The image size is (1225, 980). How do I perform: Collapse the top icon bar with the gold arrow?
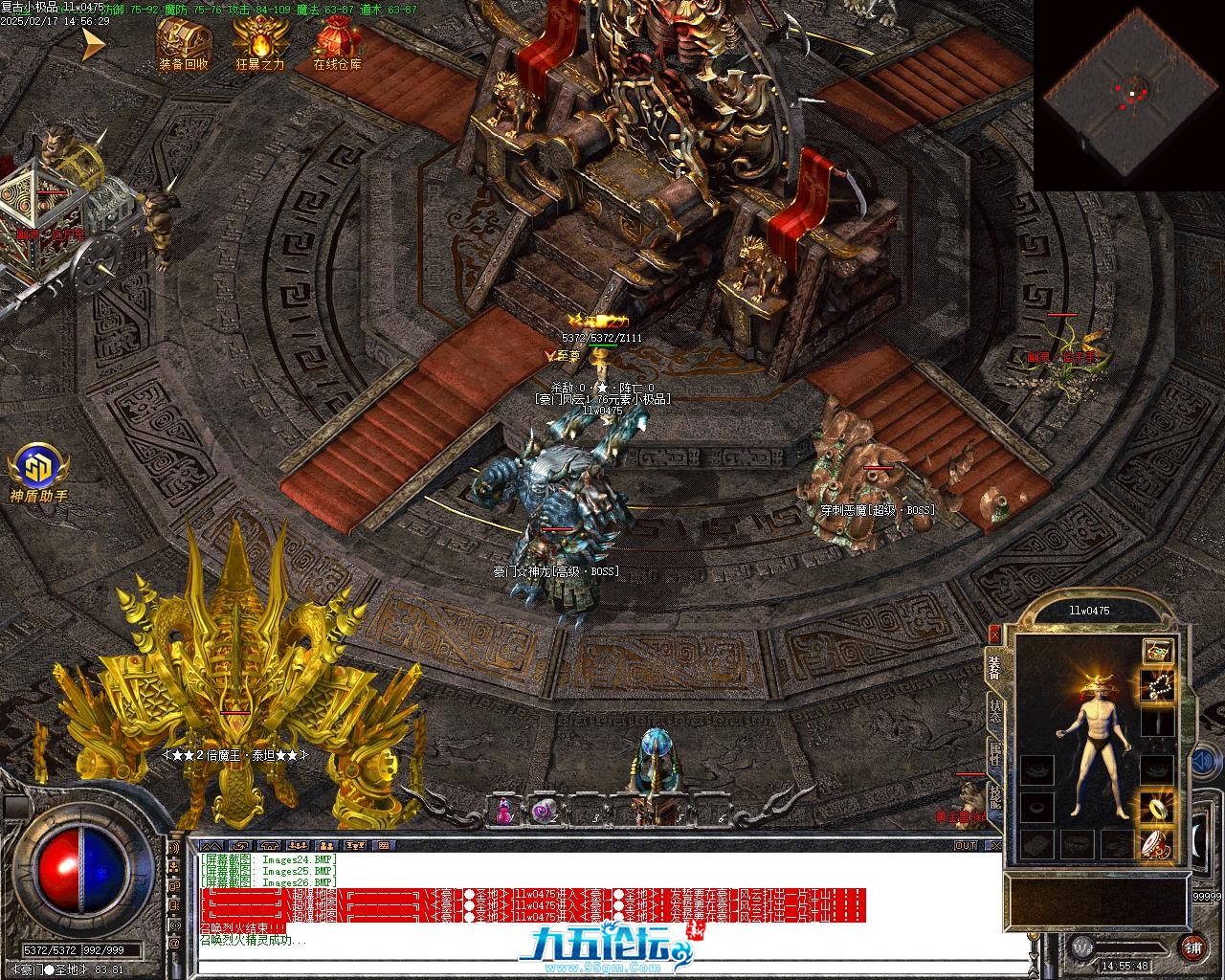coord(93,43)
